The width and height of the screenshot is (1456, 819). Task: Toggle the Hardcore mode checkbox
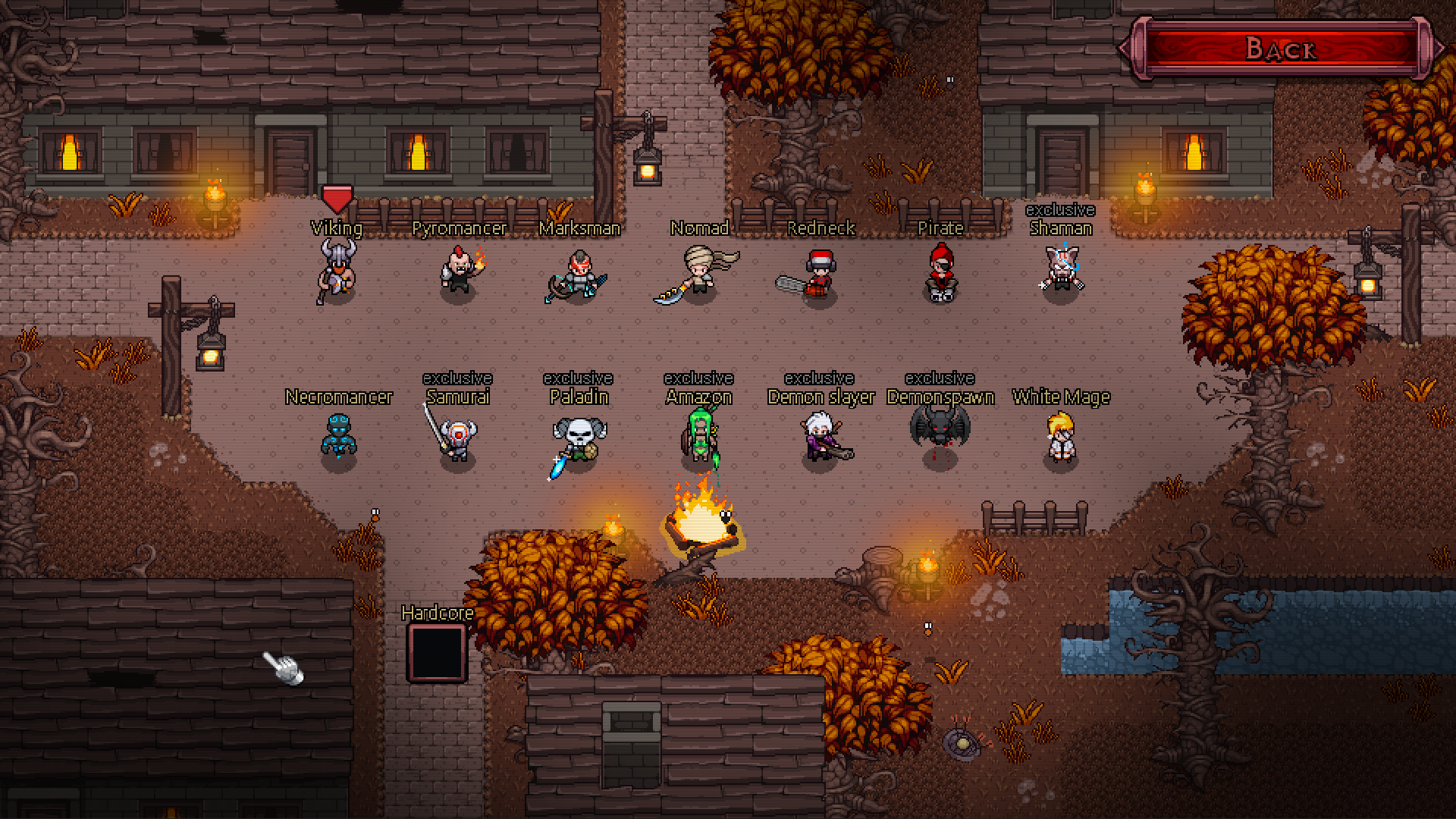436,653
